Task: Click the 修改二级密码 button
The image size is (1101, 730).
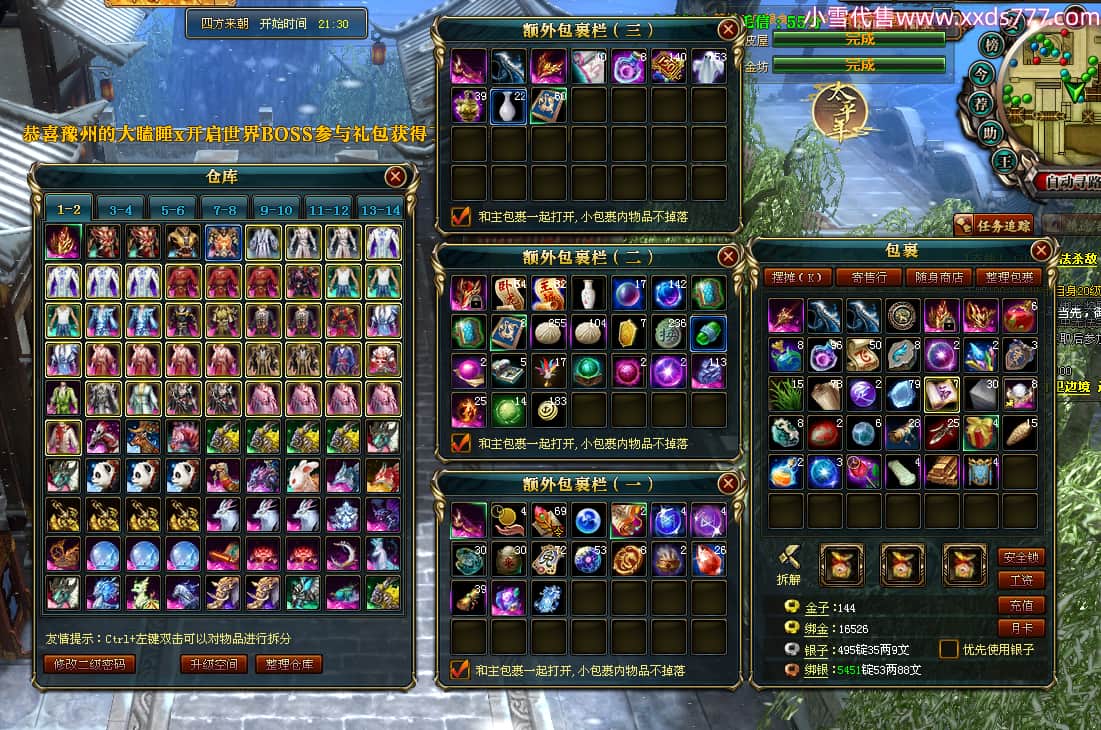Action: pos(90,664)
